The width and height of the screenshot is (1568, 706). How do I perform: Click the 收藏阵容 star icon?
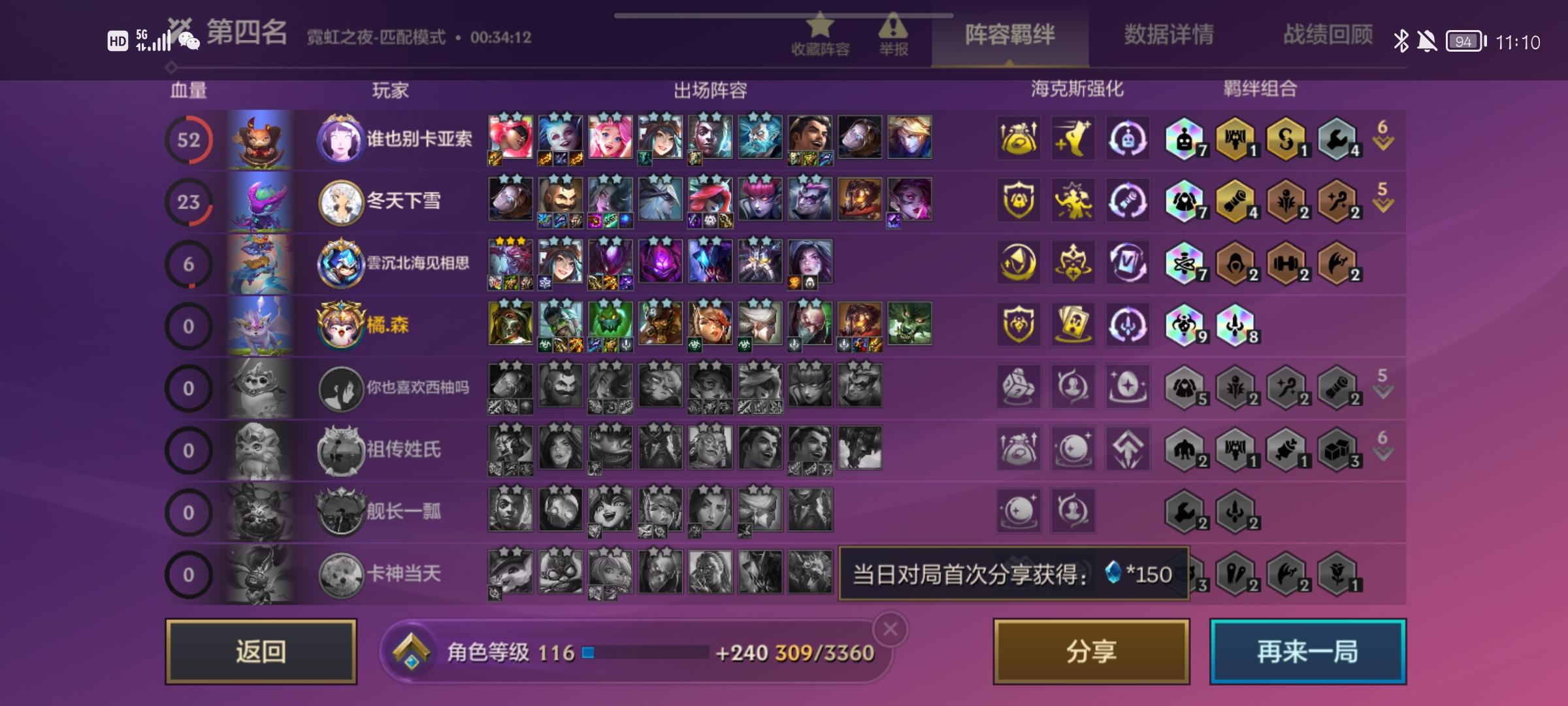pyautogui.click(x=822, y=29)
